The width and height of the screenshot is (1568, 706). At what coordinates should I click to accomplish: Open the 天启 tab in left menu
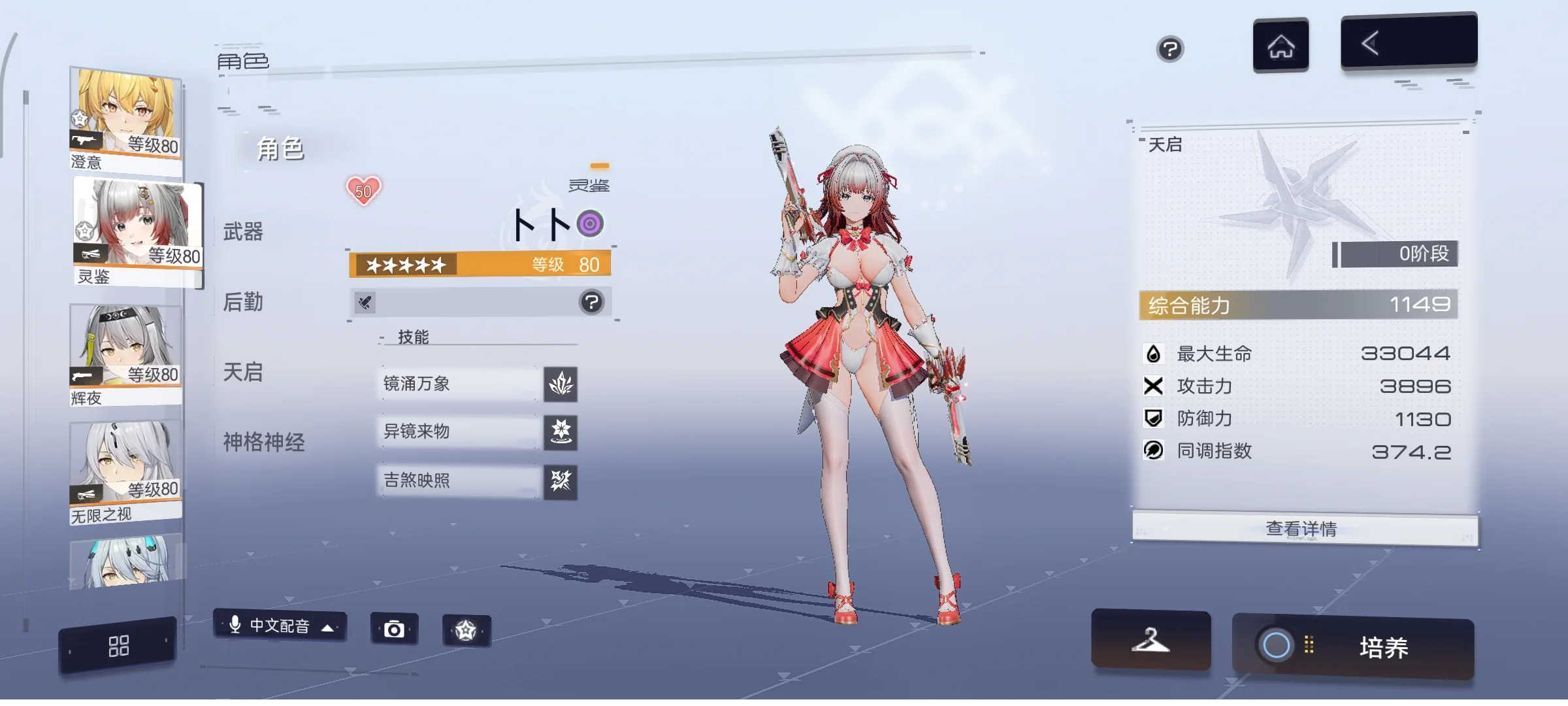(243, 372)
